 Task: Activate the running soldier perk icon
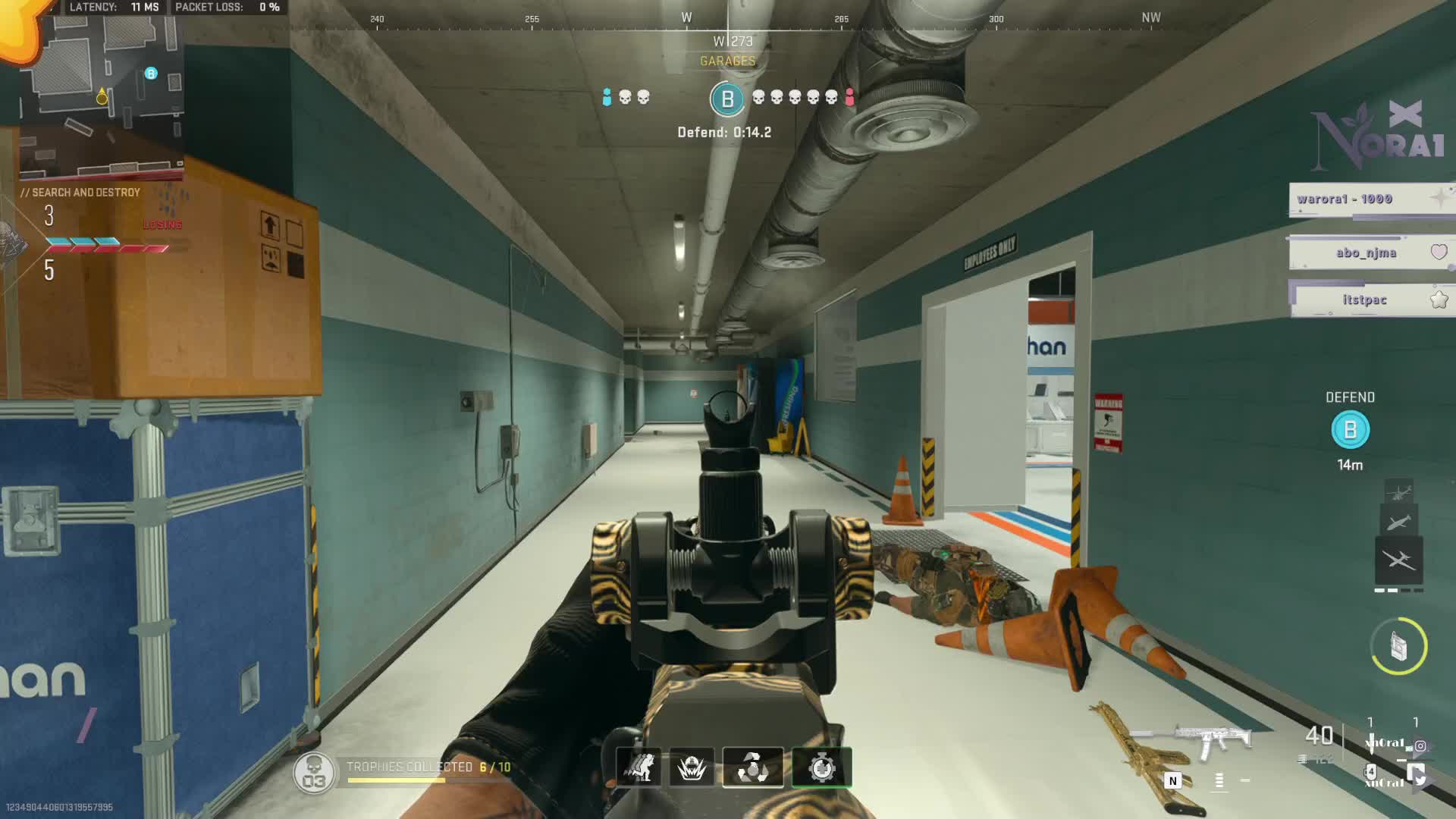(x=638, y=767)
